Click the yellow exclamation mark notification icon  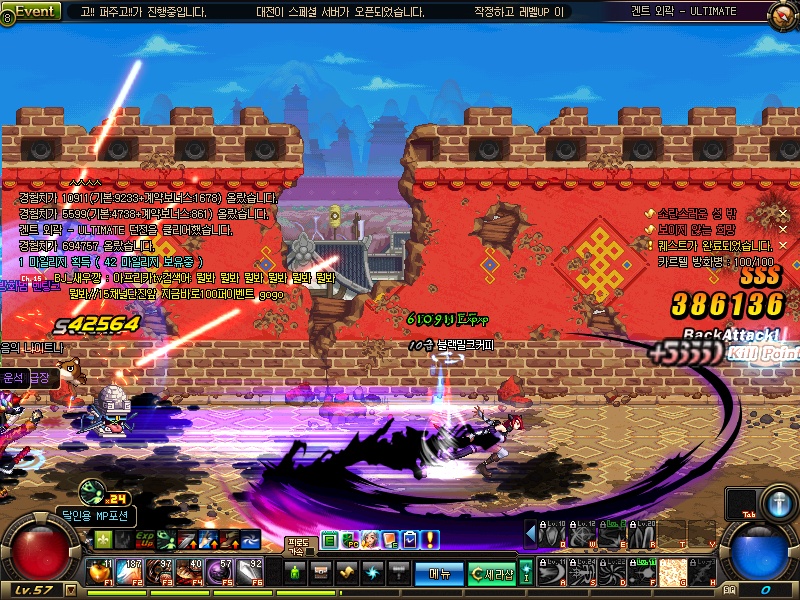point(429,540)
